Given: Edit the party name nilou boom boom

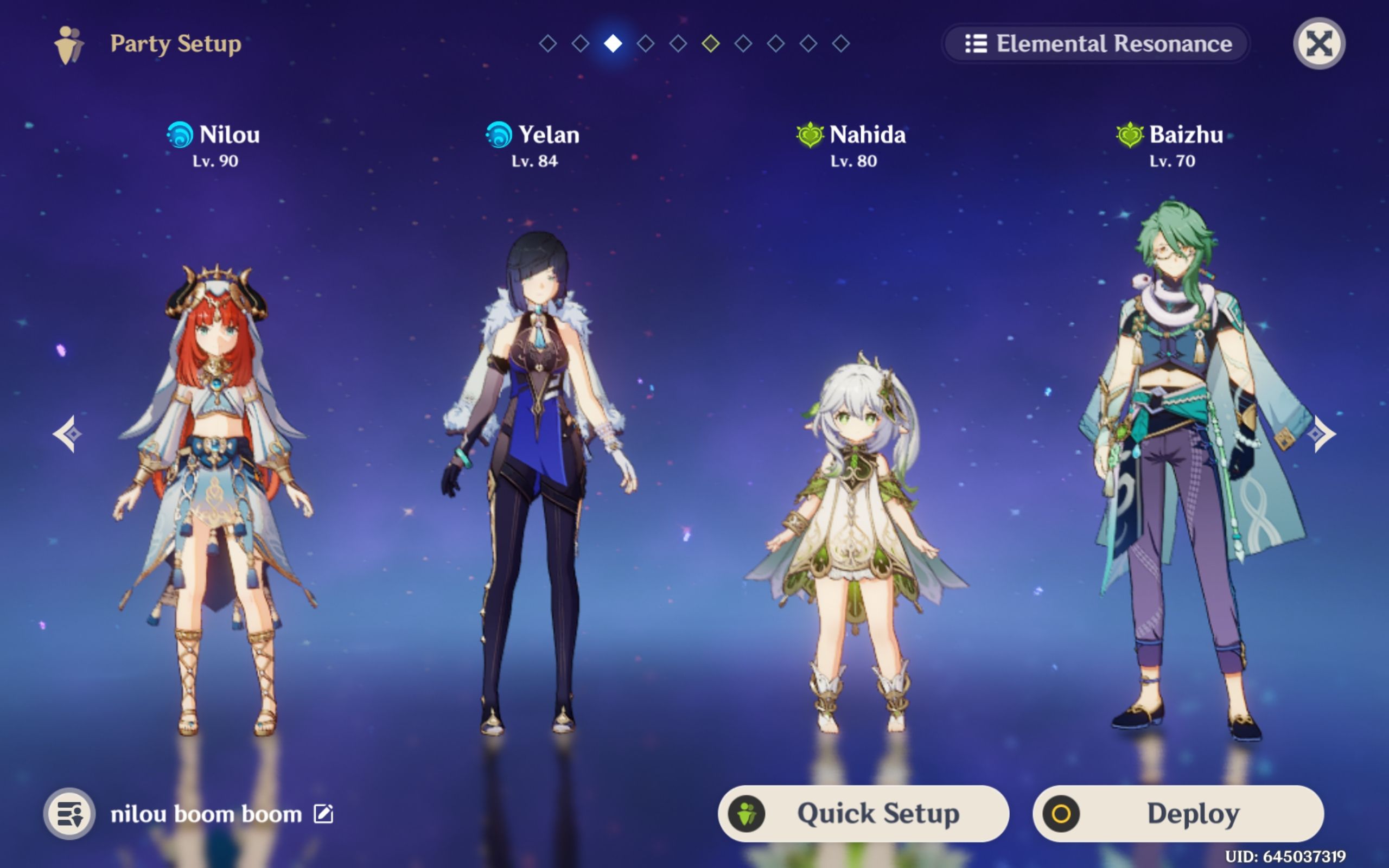Looking at the screenshot, I should pyautogui.click(x=323, y=813).
